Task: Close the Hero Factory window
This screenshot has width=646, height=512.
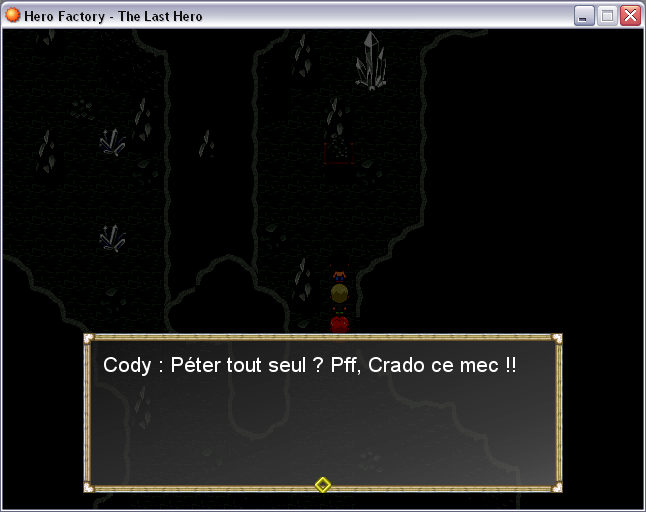Action: click(630, 16)
